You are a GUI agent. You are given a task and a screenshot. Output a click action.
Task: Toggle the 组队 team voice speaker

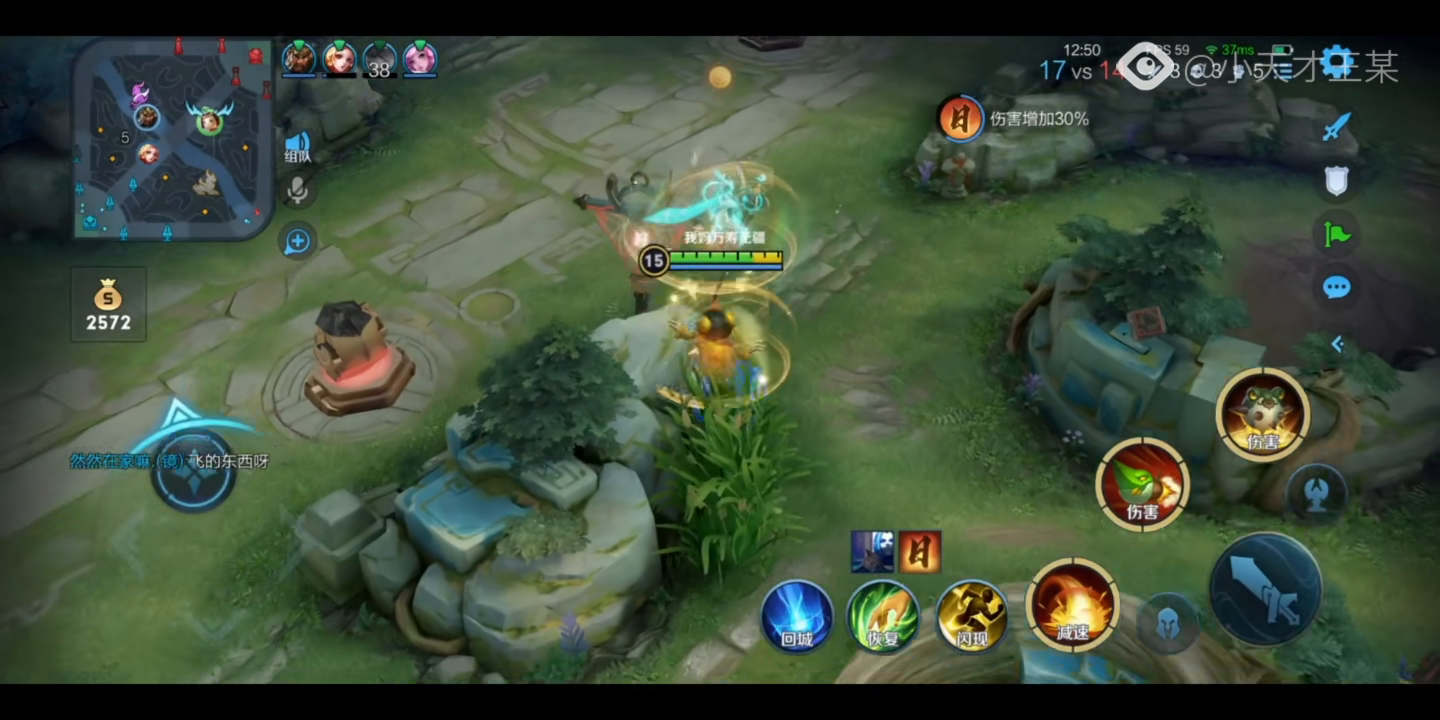tap(297, 146)
